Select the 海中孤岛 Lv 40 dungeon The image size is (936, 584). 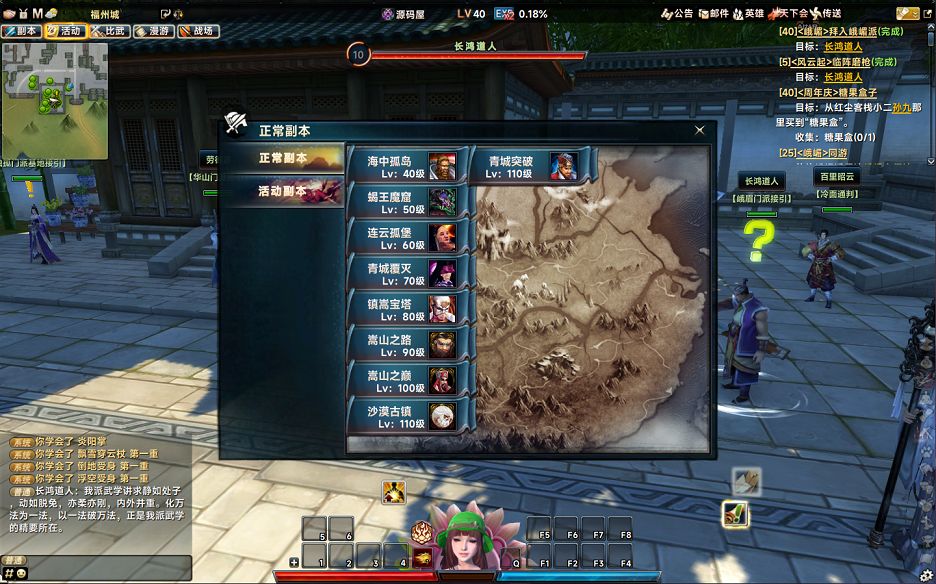406,166
